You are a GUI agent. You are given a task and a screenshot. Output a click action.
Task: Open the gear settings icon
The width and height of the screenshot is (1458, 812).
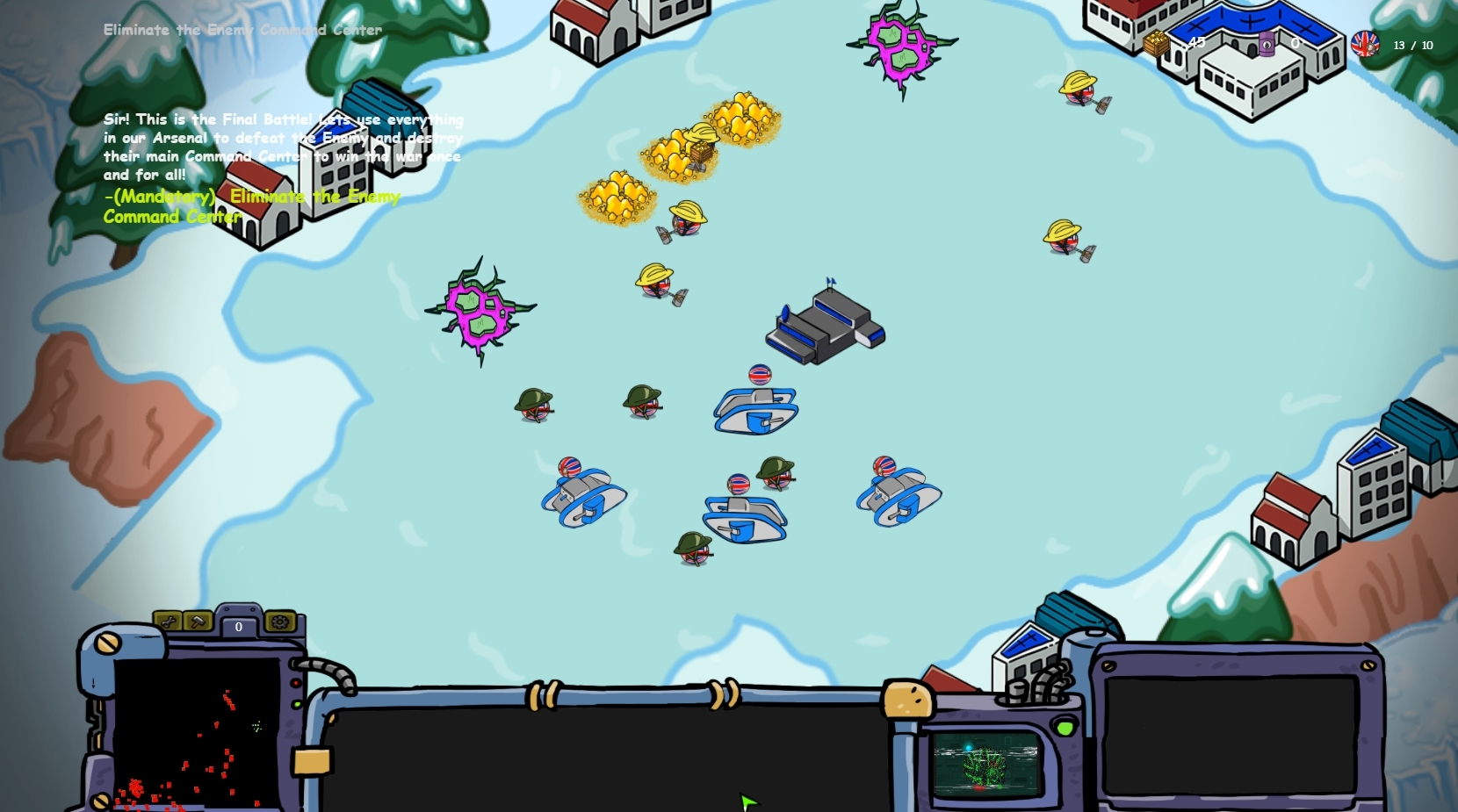[x=279, y=623]
